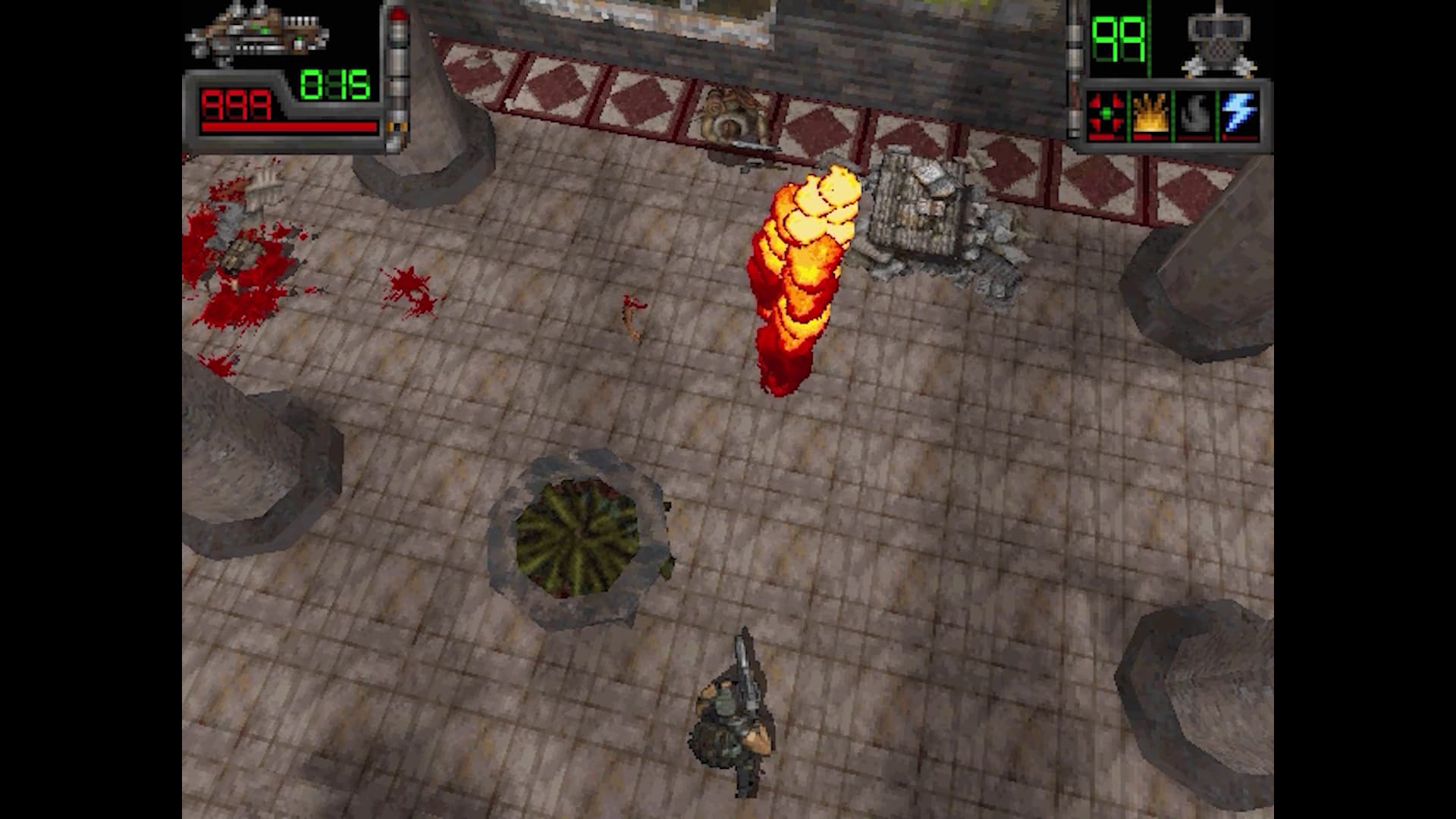Switch to the lightning power-up slot
Screen dimensions: 1456x819
(x=1238, y=114)
